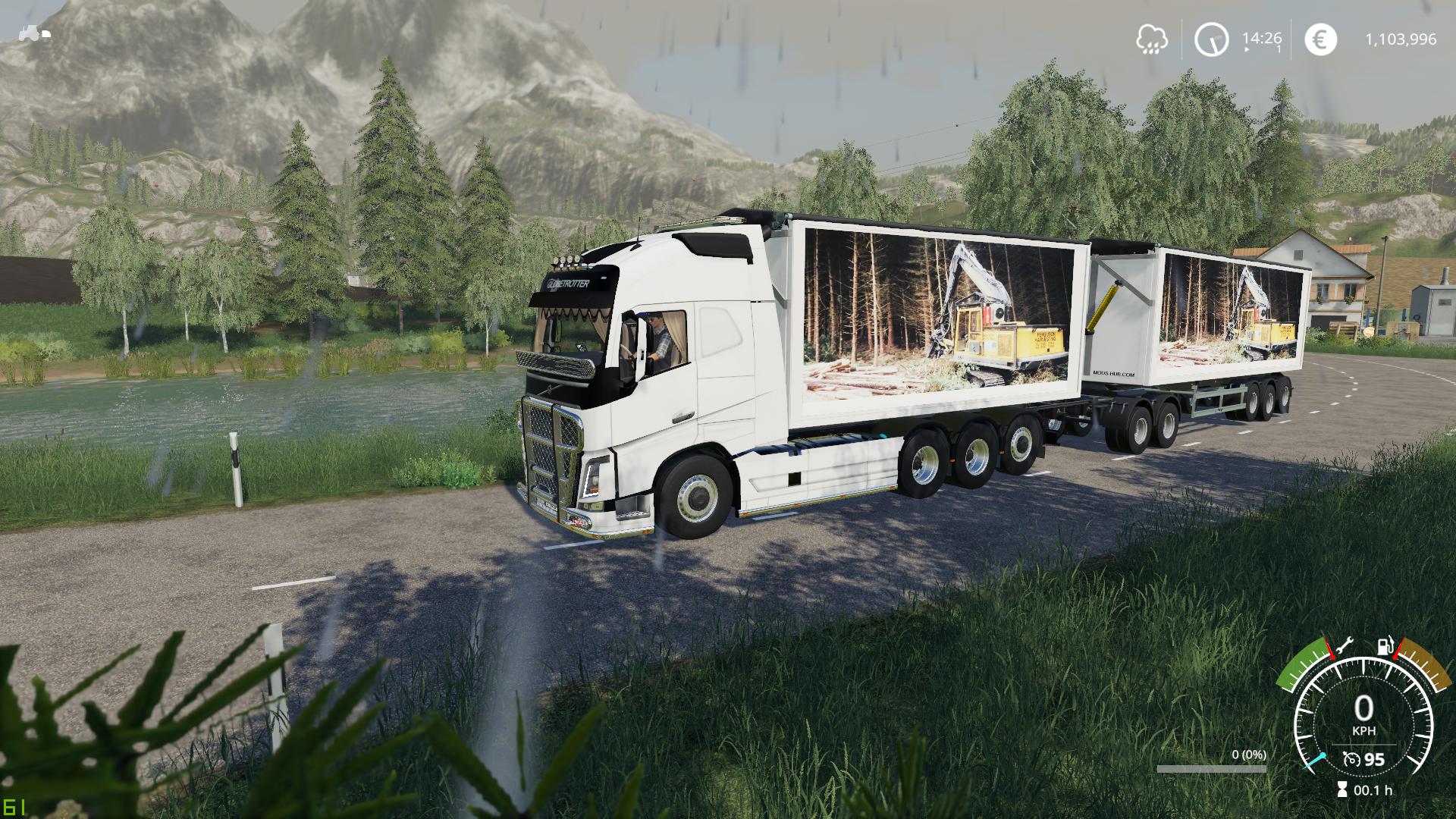This screenshot has height=819, width=1456.
Task: Select the game clock icon
Action: (1211, 39)
